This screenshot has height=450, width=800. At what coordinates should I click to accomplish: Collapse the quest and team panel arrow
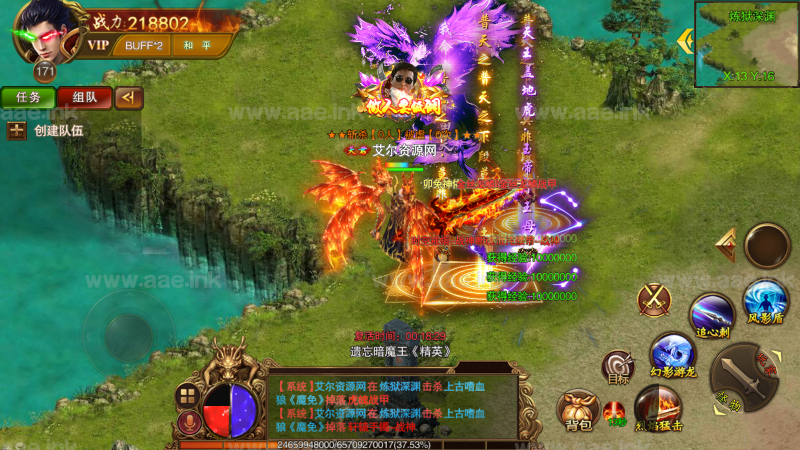[128, 97]
